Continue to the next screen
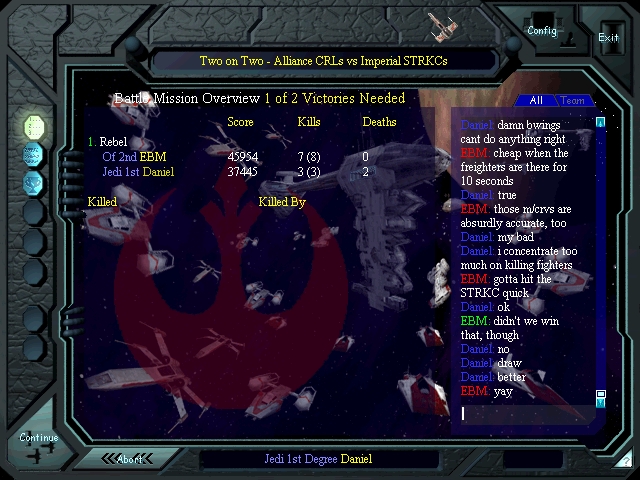Image resolution: width=640 pixels, height=480 pixels. tap(38, 438)
